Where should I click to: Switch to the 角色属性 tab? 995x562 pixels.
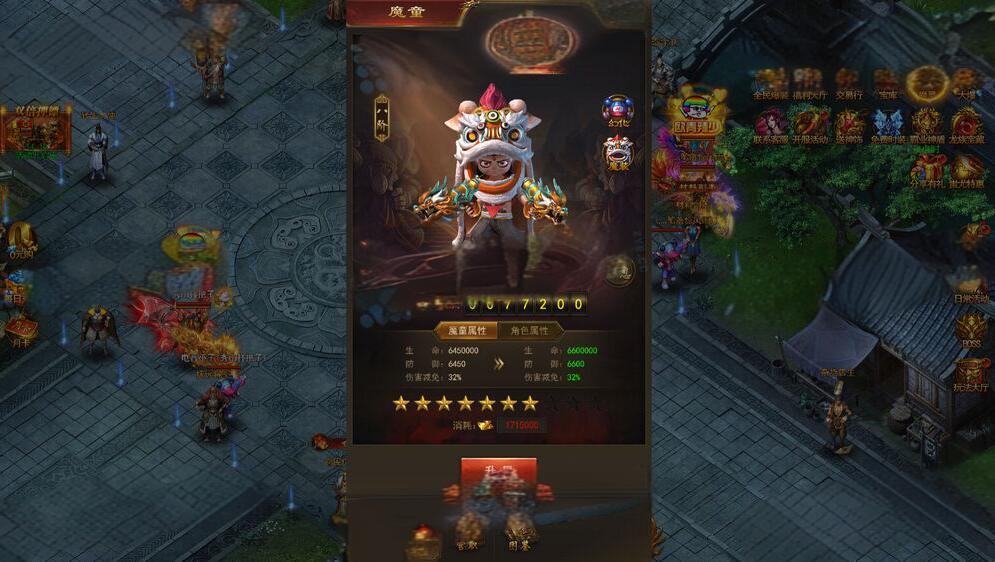click(530, 331)
